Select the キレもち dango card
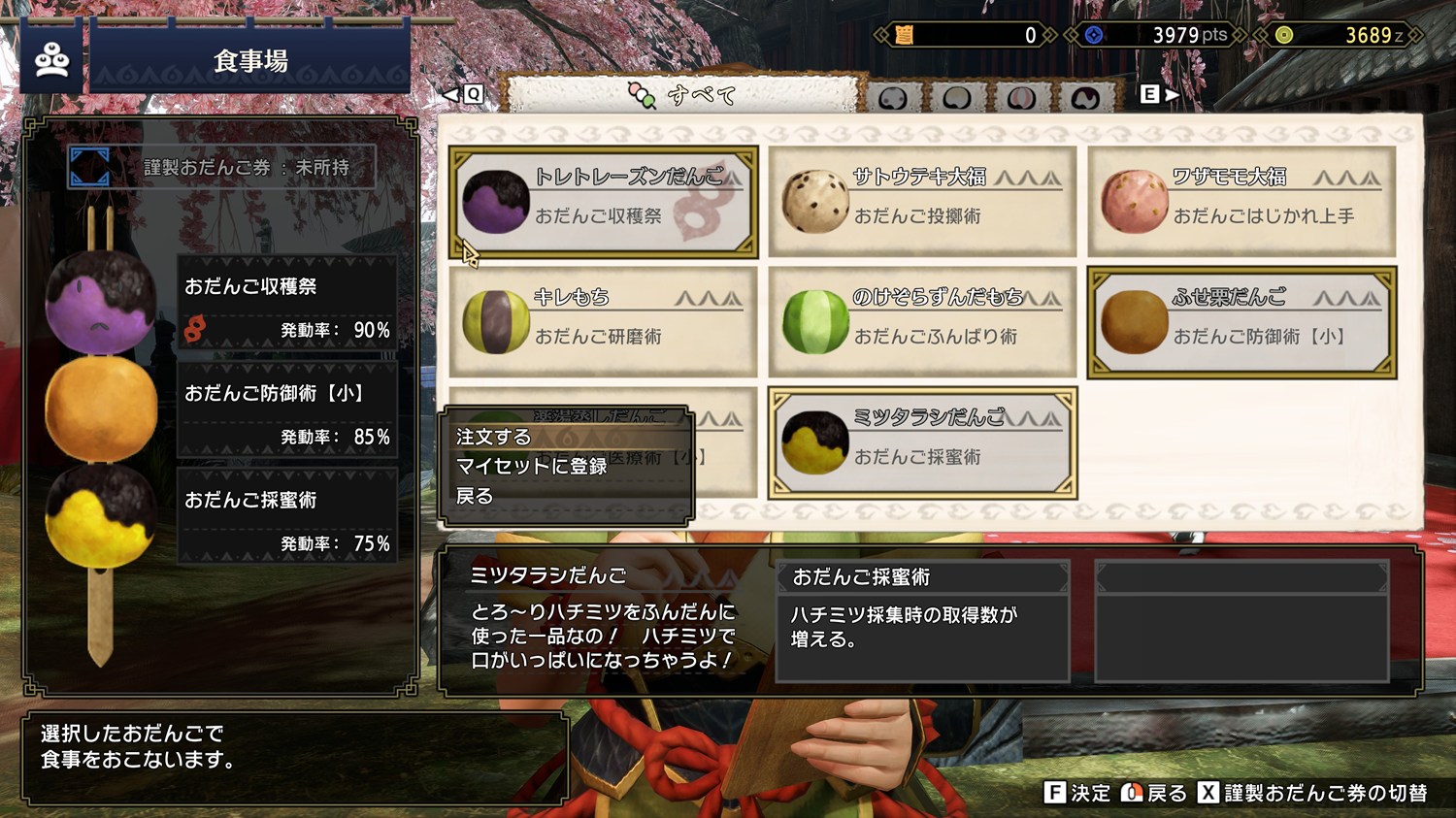Screen dimensions: 1456x818 (x=603, y=322)
